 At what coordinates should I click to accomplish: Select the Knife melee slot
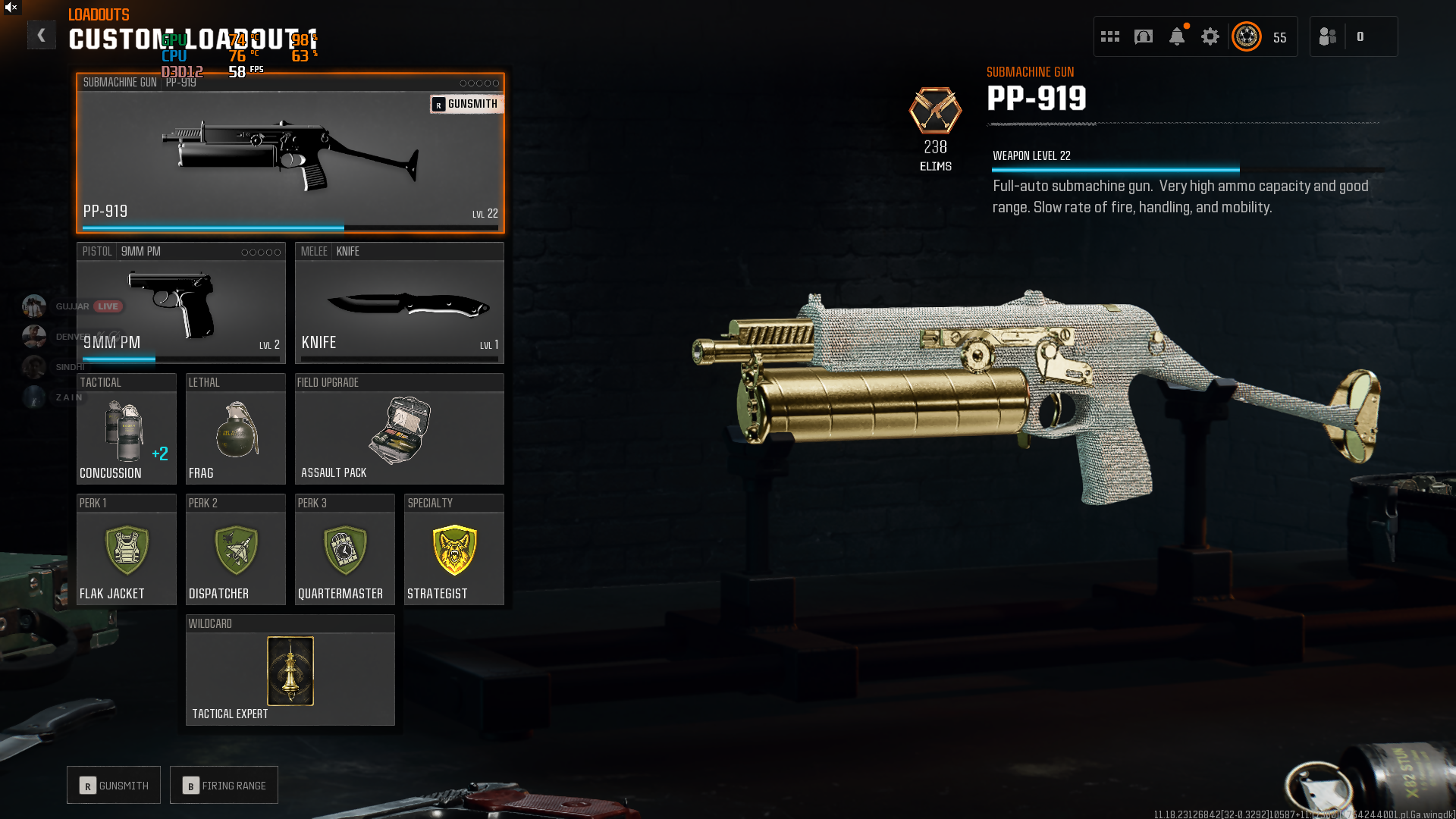point(399,303)
